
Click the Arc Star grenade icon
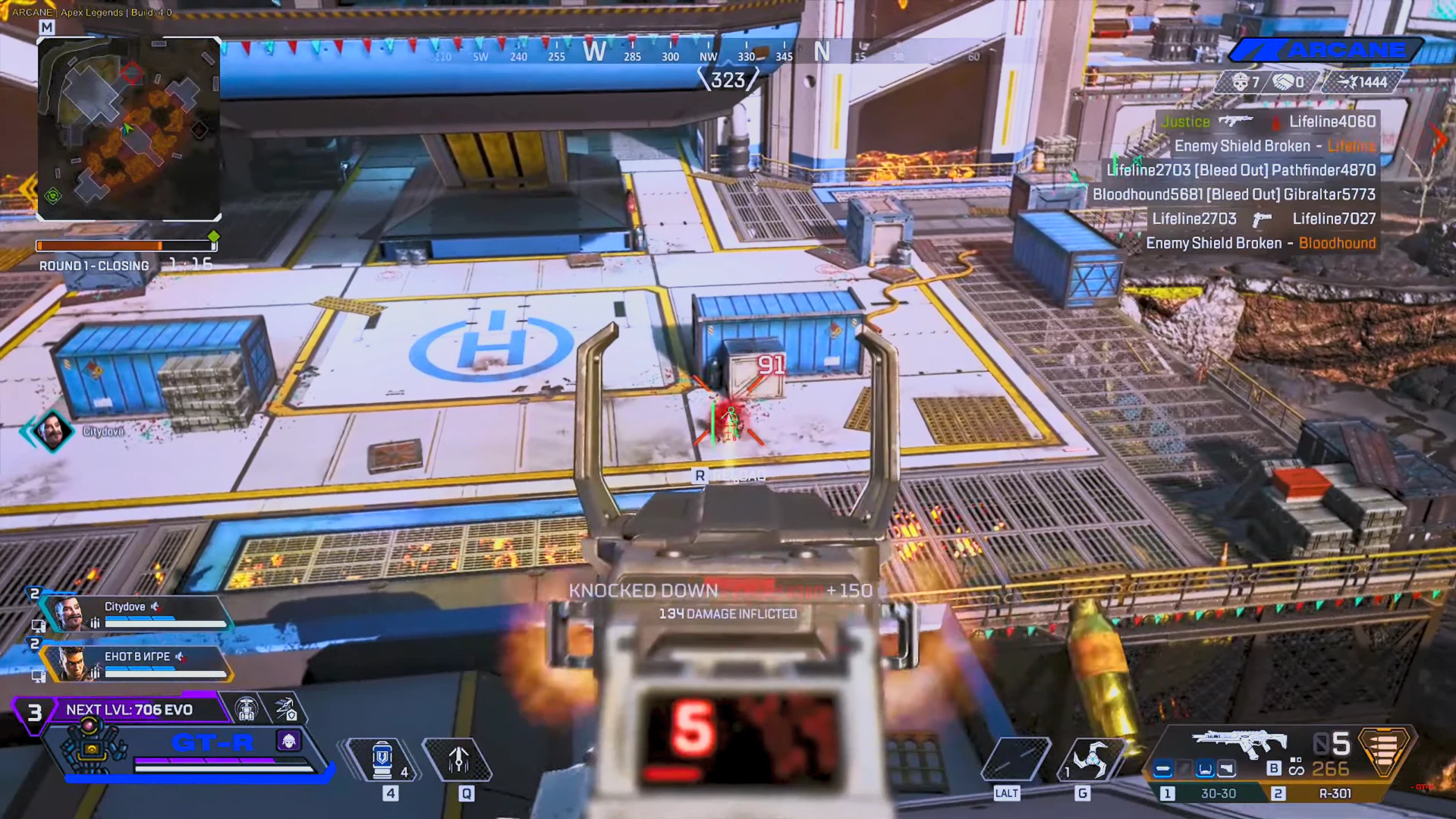pos(1092,759)
